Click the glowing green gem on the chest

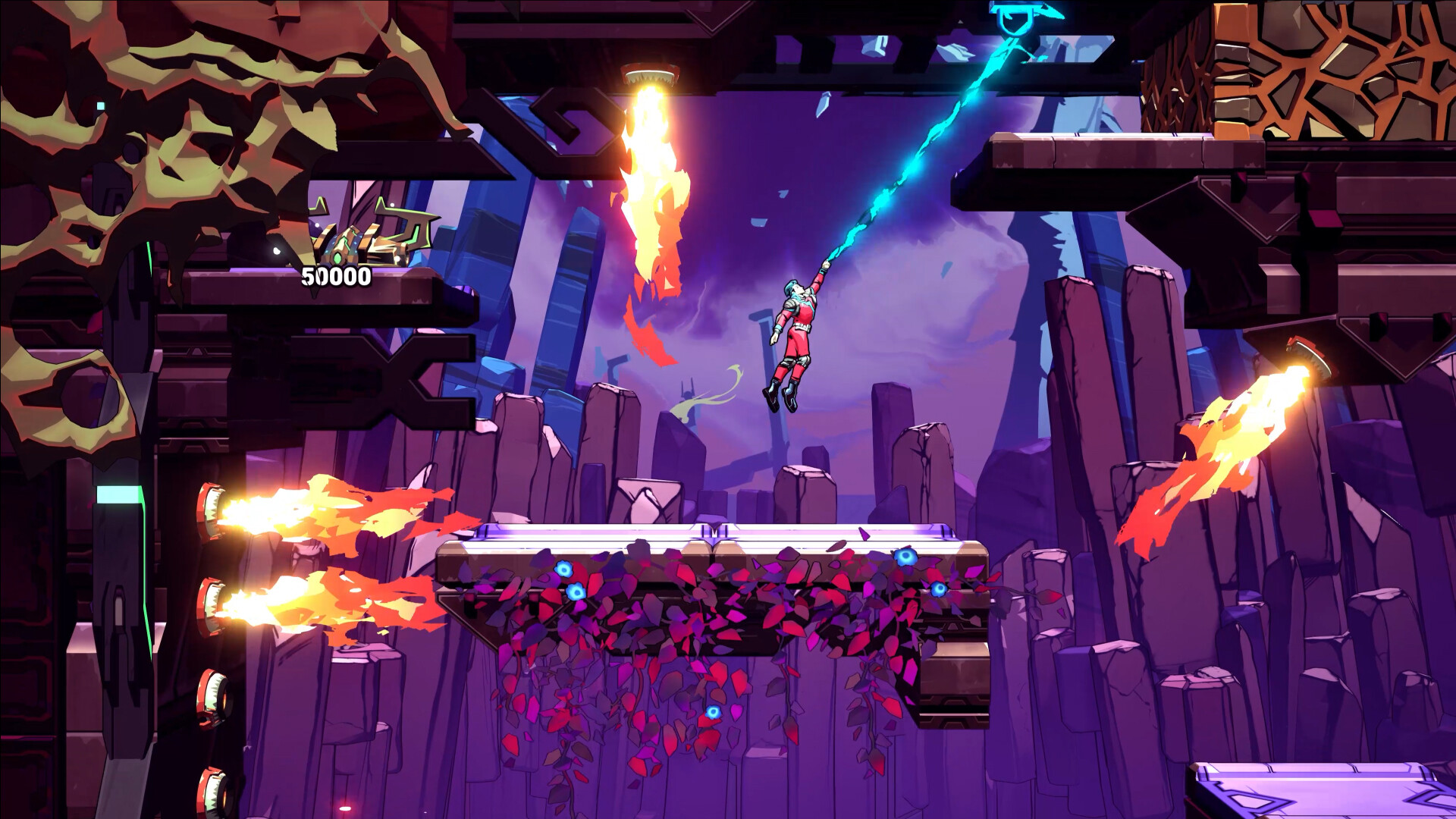pos(337,258)
